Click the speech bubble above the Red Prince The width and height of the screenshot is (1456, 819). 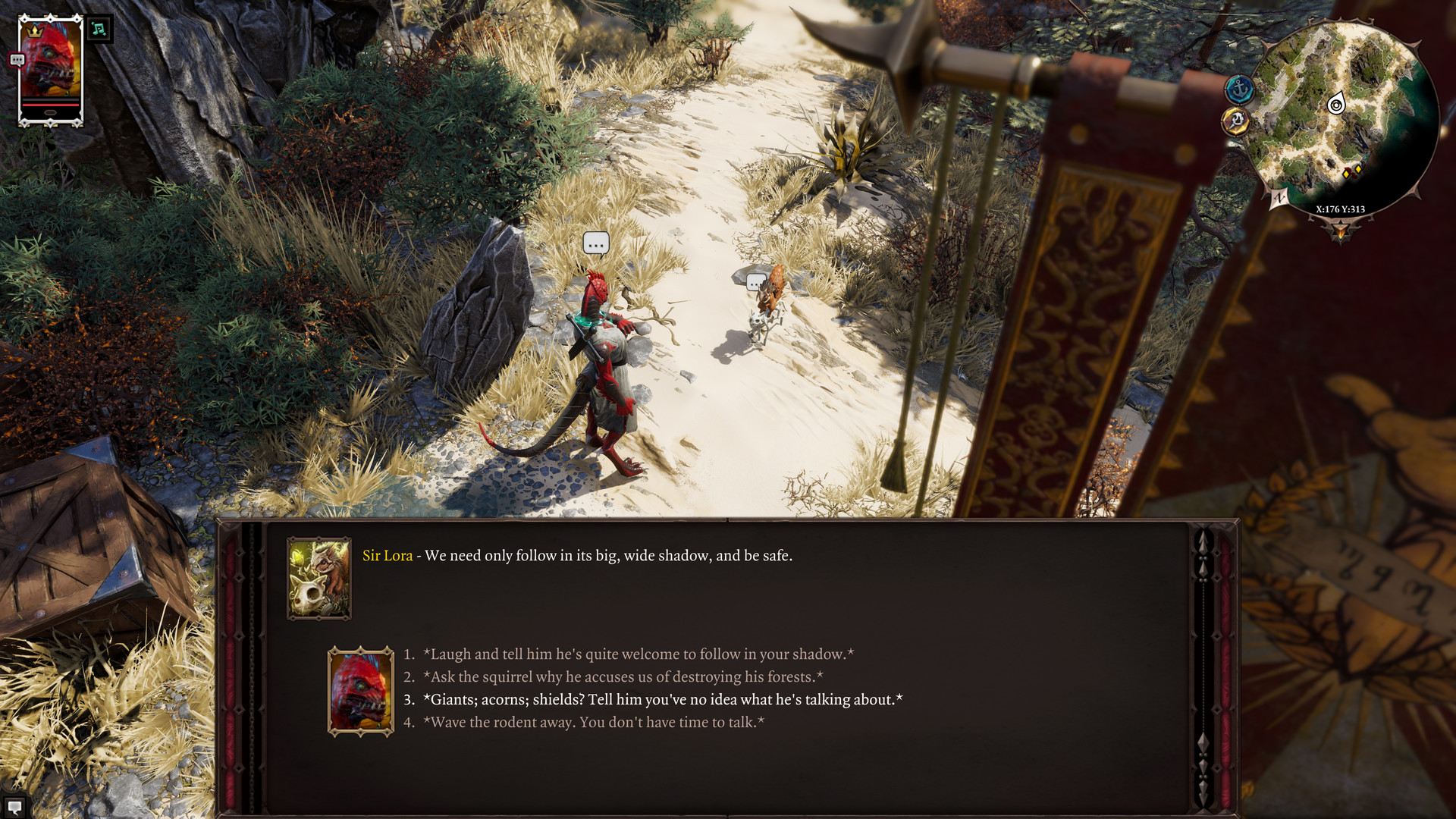595,243
